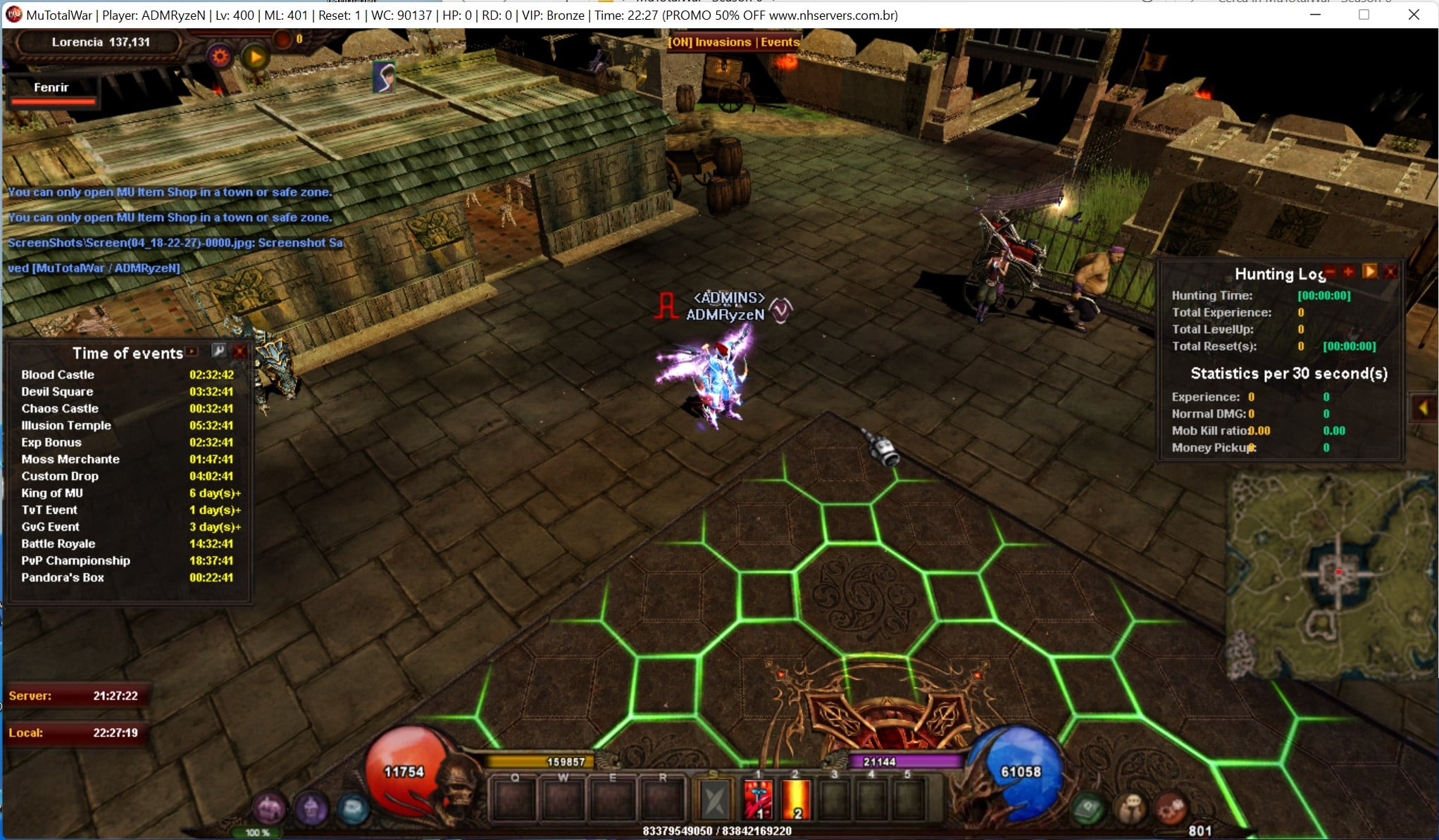
Task: Collapse the Hunting Log with the minus button
Action: point(1329,271)
